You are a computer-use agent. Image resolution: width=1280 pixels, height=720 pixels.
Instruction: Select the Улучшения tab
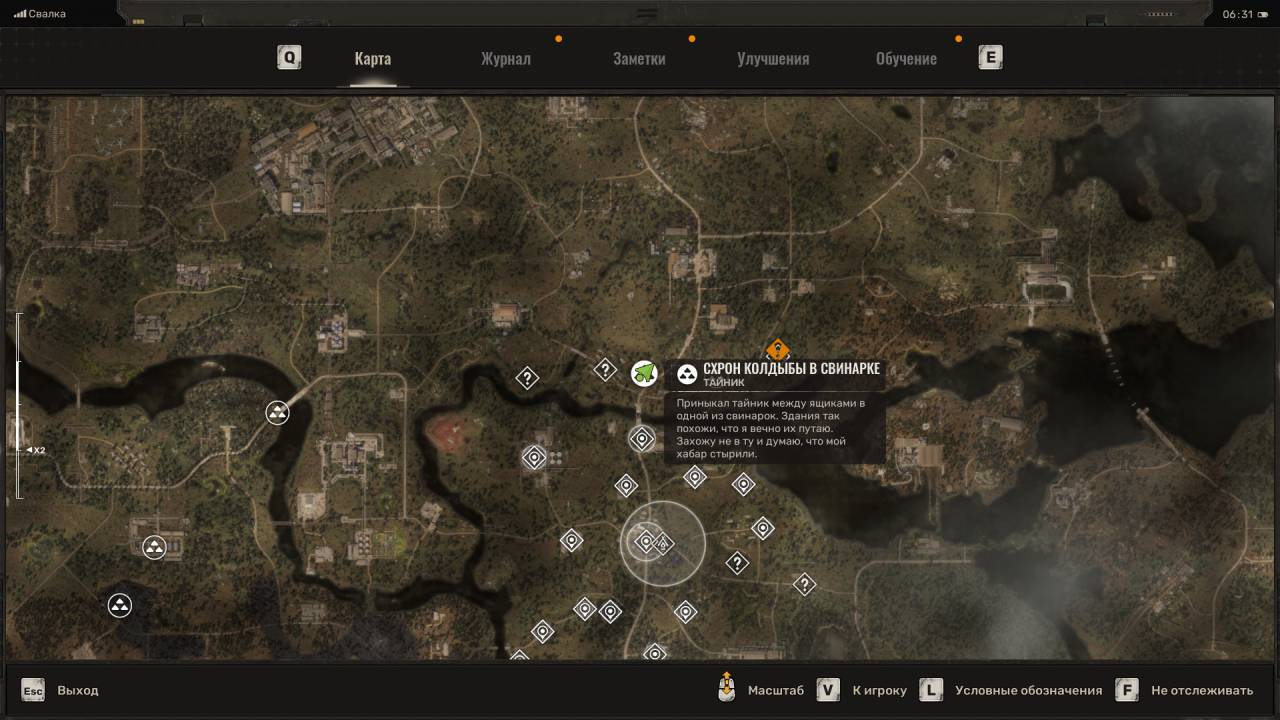point(773,58)
